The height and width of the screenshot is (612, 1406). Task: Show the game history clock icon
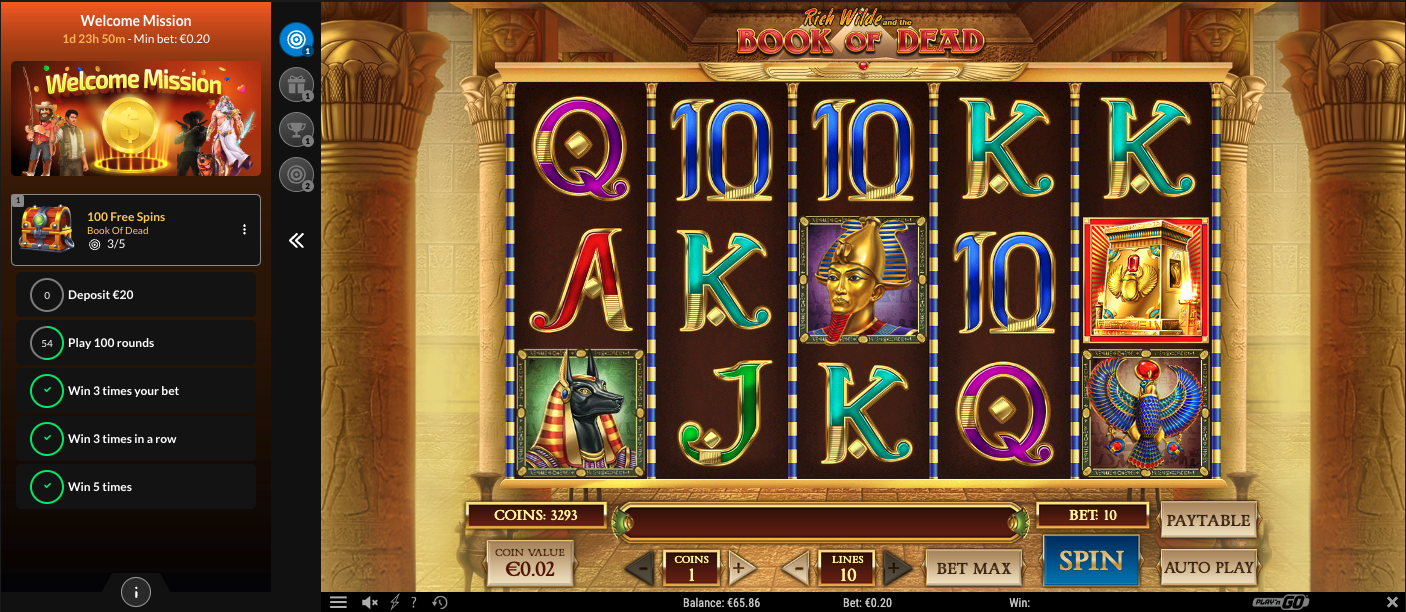pos(439,603)
